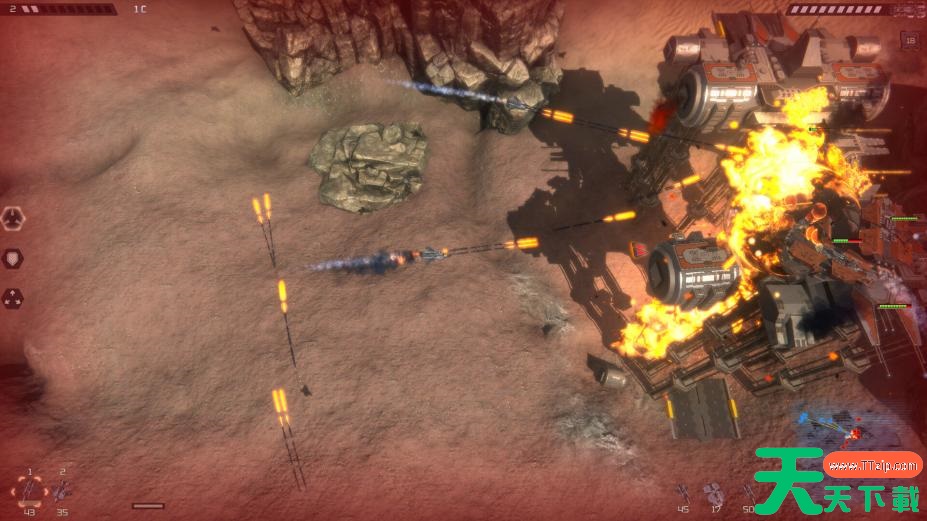Choose the unit icon showing 45
The height and width of the screenshot is (521, 927).
click(683, 492)
